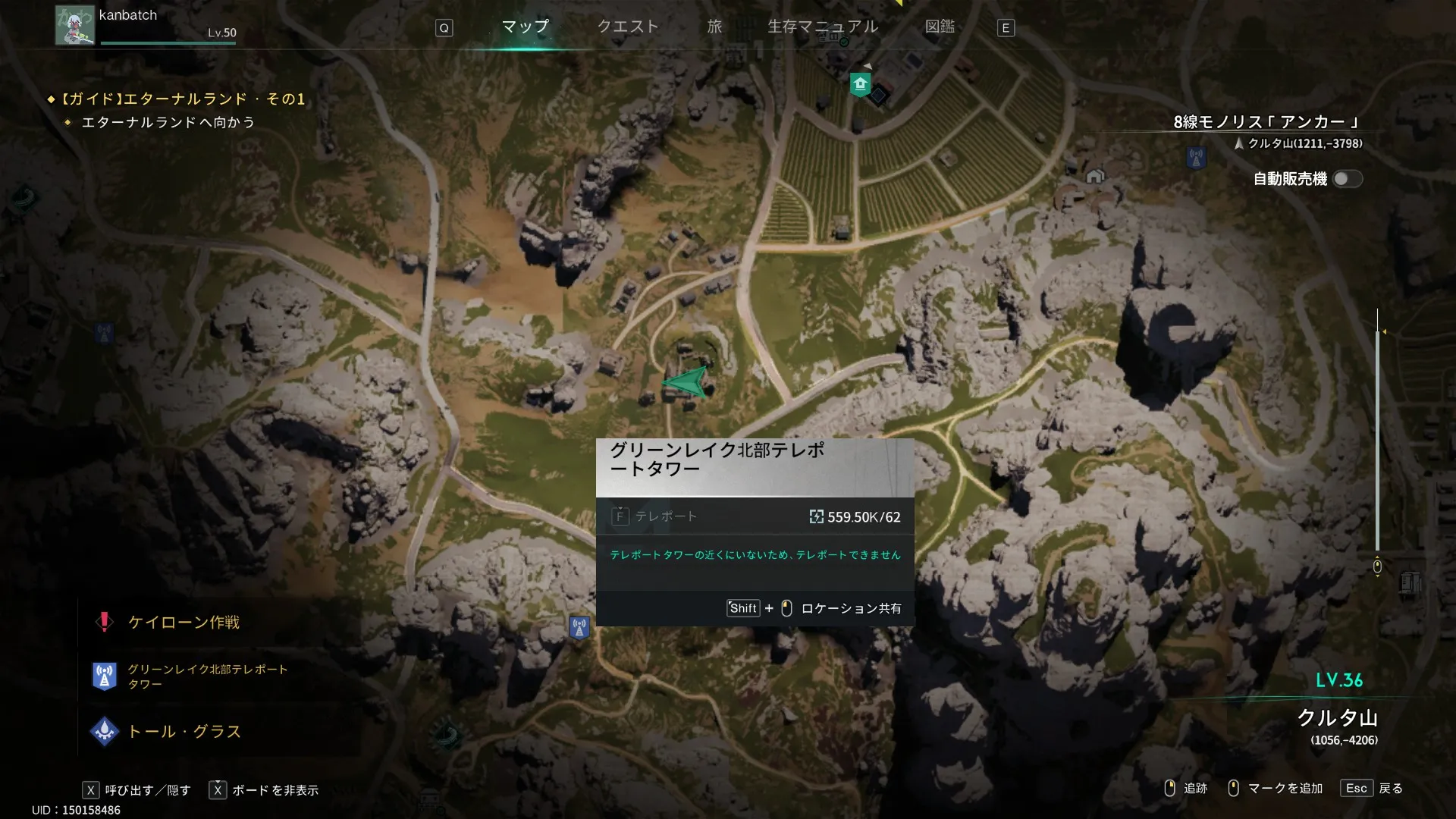
Task: Toggle the 自動販売機 switch
Action: click(1347, 179)
